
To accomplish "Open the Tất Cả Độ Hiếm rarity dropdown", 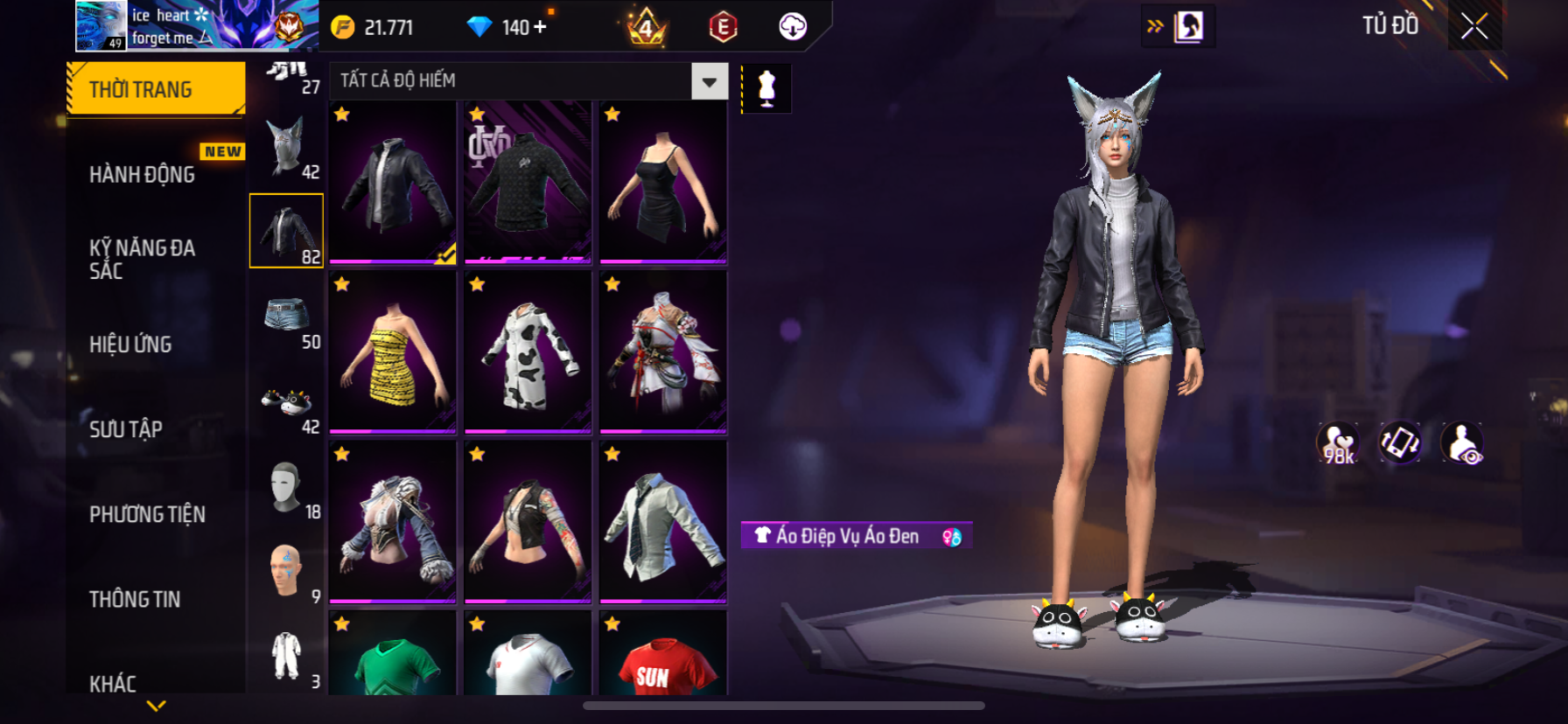I will tap(709, 81).
